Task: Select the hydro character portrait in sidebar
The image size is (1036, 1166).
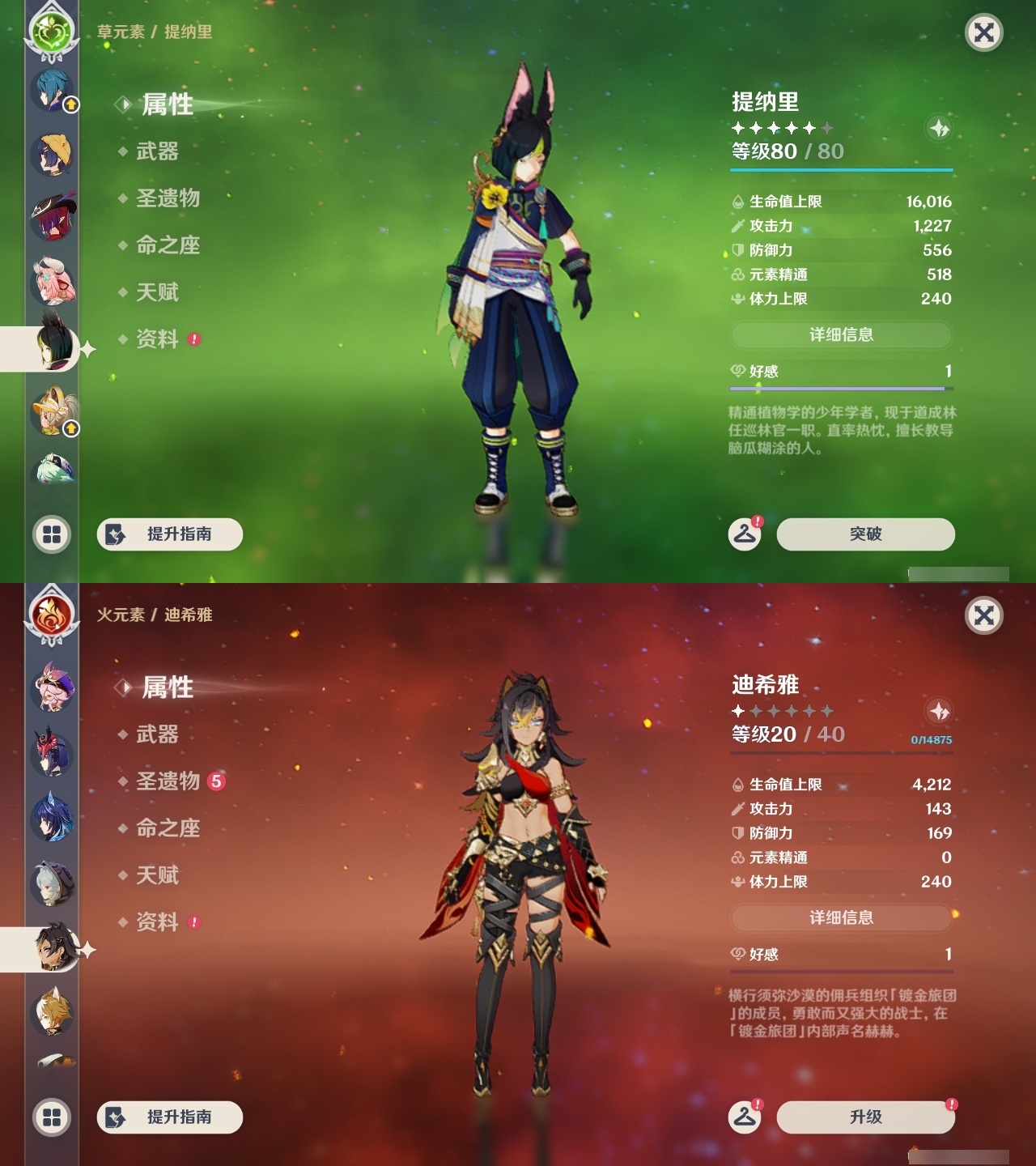Action: pos(50,89)
